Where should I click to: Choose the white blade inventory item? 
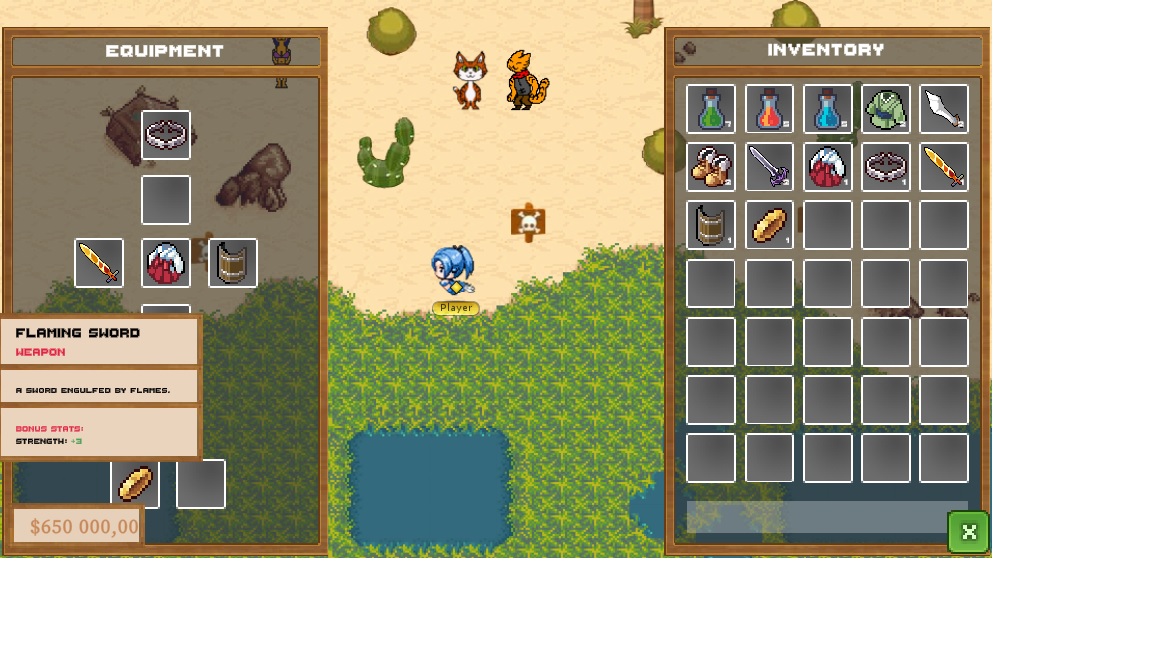pos(944,109)
